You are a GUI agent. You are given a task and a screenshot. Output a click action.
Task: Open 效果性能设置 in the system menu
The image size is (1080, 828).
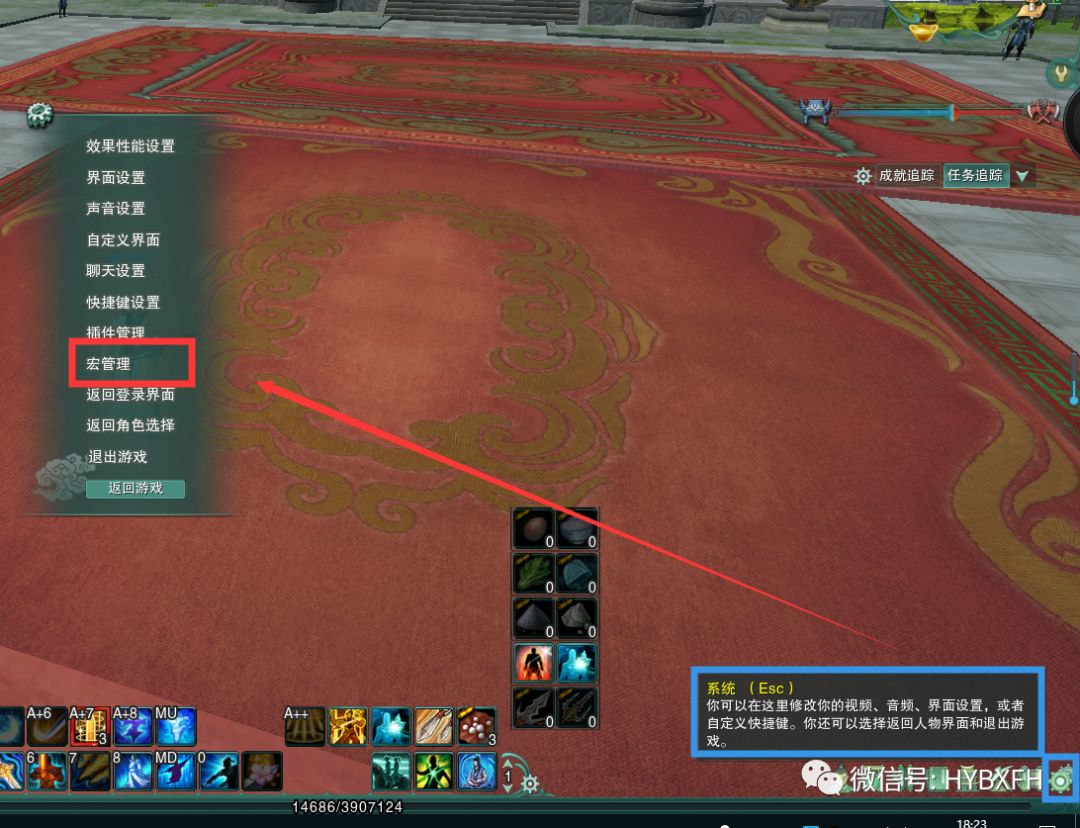[x=130, y=146]
